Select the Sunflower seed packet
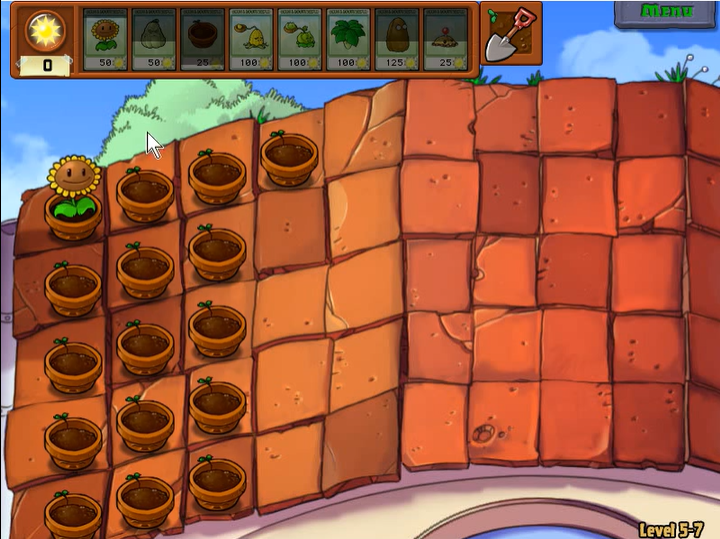Viewport: 720px width, 539px height. pos(105,40)
